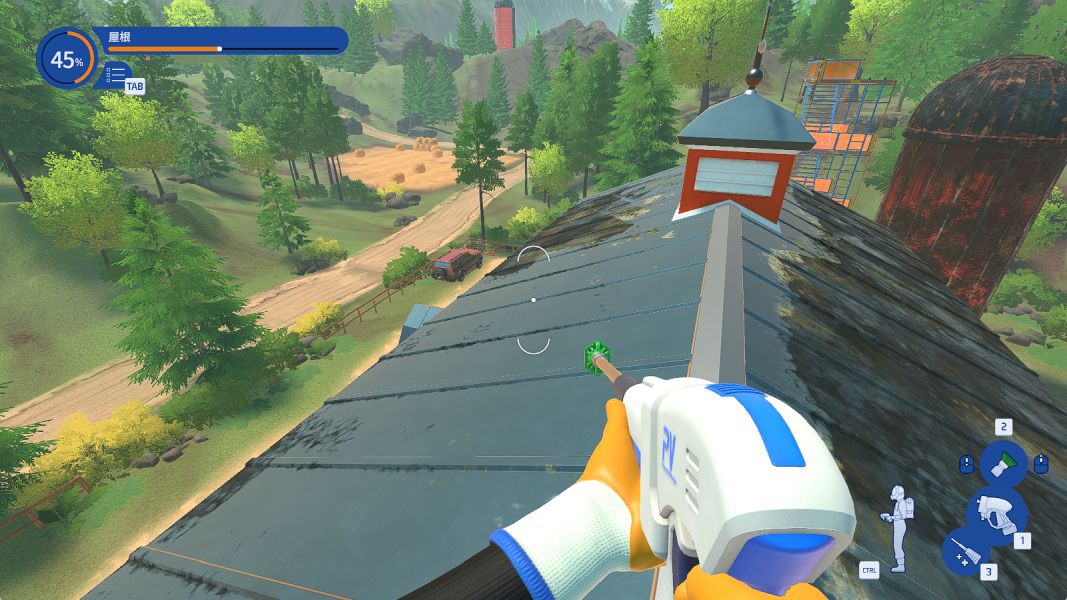
Task: Toggle the standing character stance icon
Action: coord(899,528)
